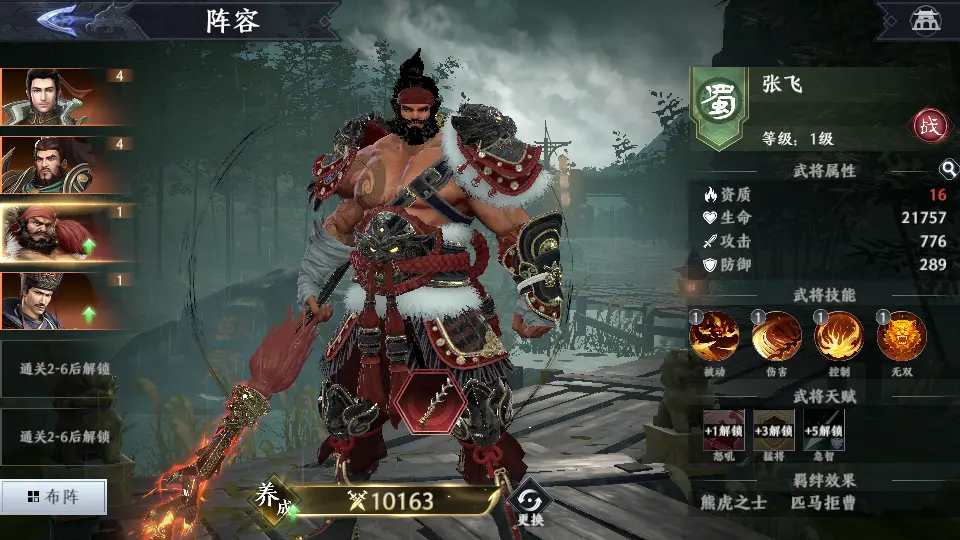The height and width of the screenshot is (540, 960).
Task: Open the 怒吼 talent slot
Action: pos(723,431)
